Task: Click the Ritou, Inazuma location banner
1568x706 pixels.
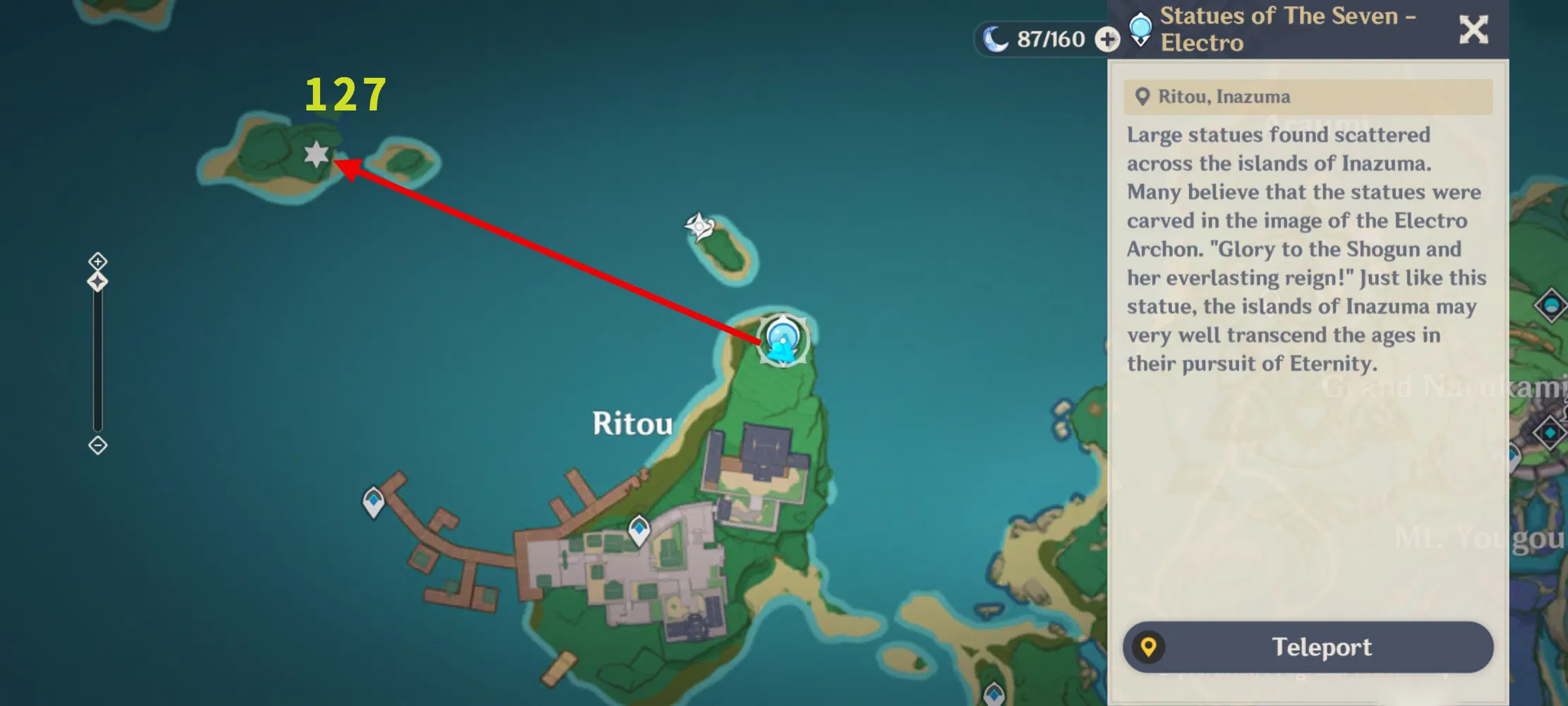Action: (x=1307, y=96)
